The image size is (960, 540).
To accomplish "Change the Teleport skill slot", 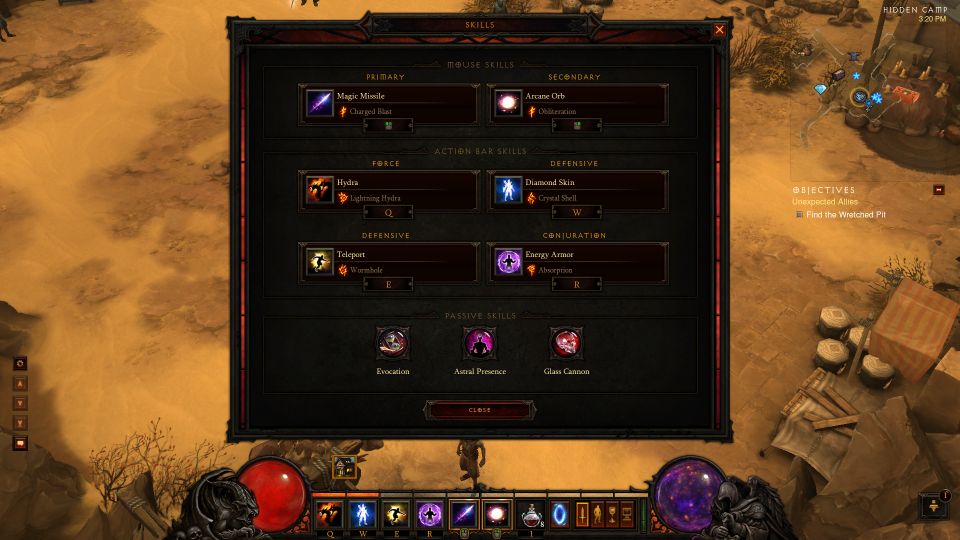I will (389, 262).
